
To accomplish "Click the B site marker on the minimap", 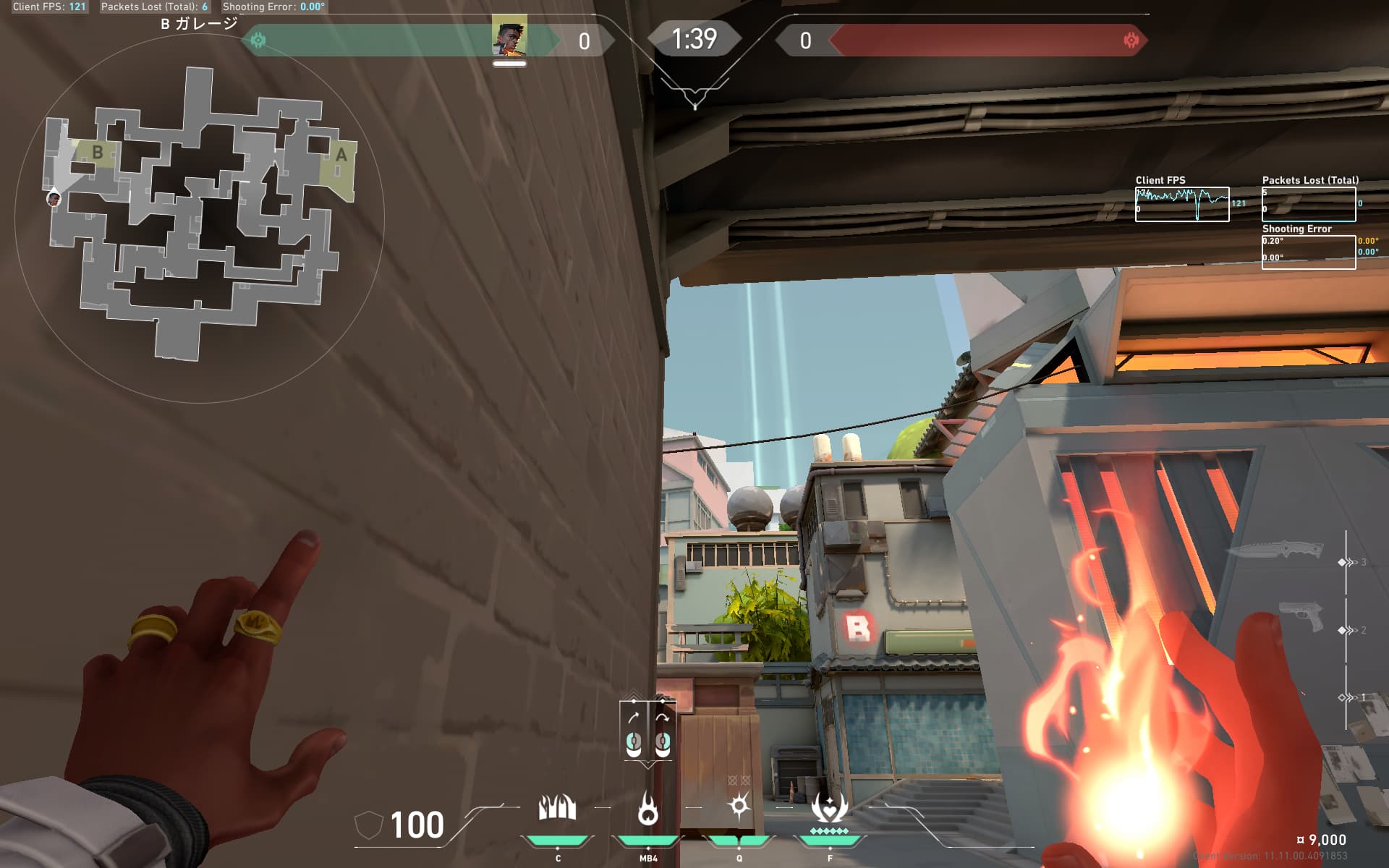I will (98, 153).
